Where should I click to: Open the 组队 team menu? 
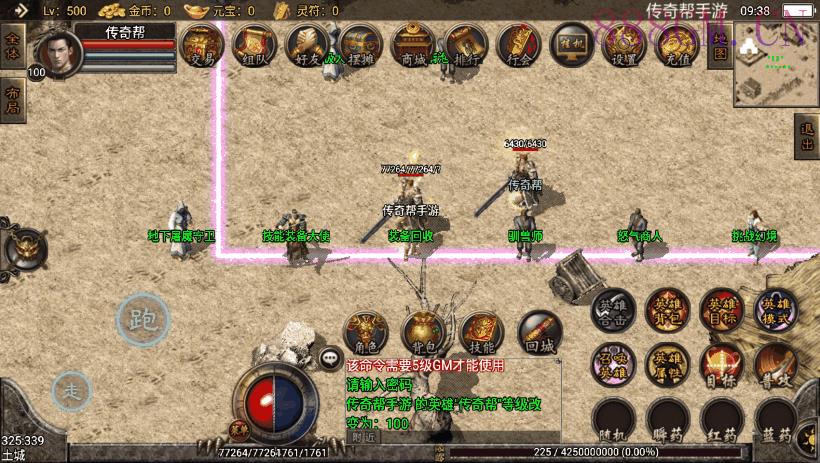[254, 45]
